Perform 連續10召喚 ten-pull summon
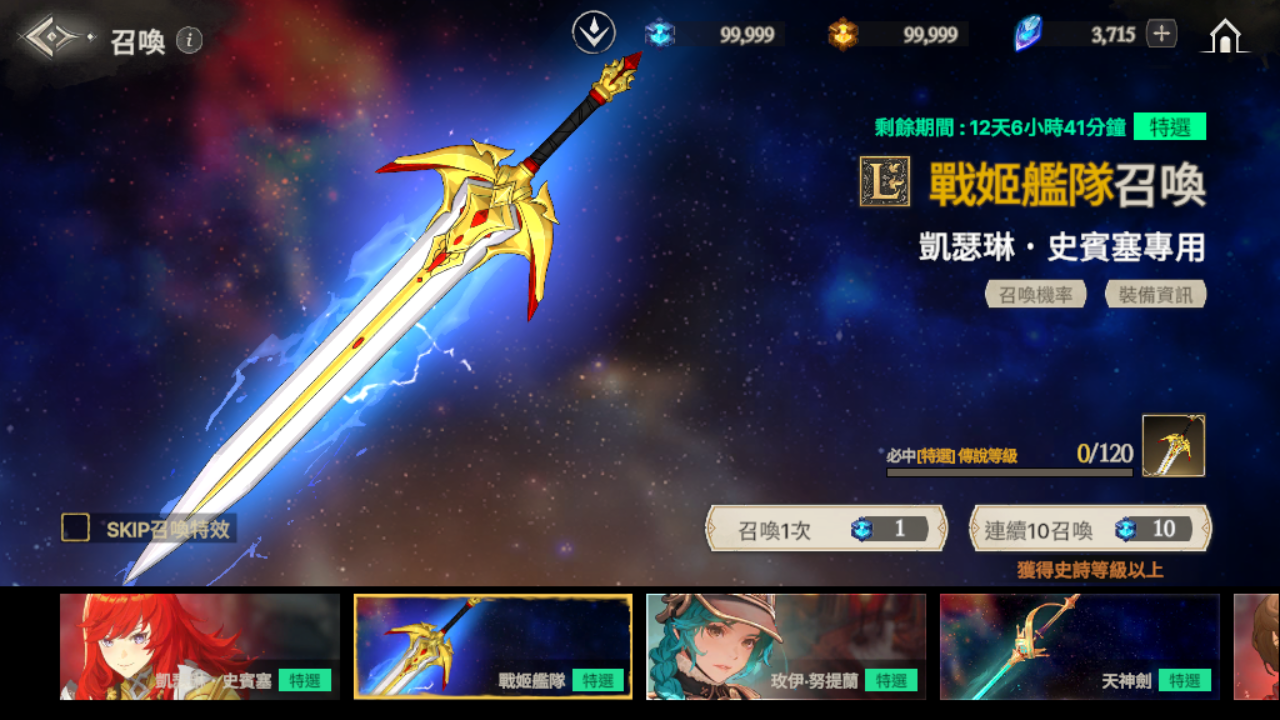1280x720 pixels. pyautogui.click(x=1090, y=529)
